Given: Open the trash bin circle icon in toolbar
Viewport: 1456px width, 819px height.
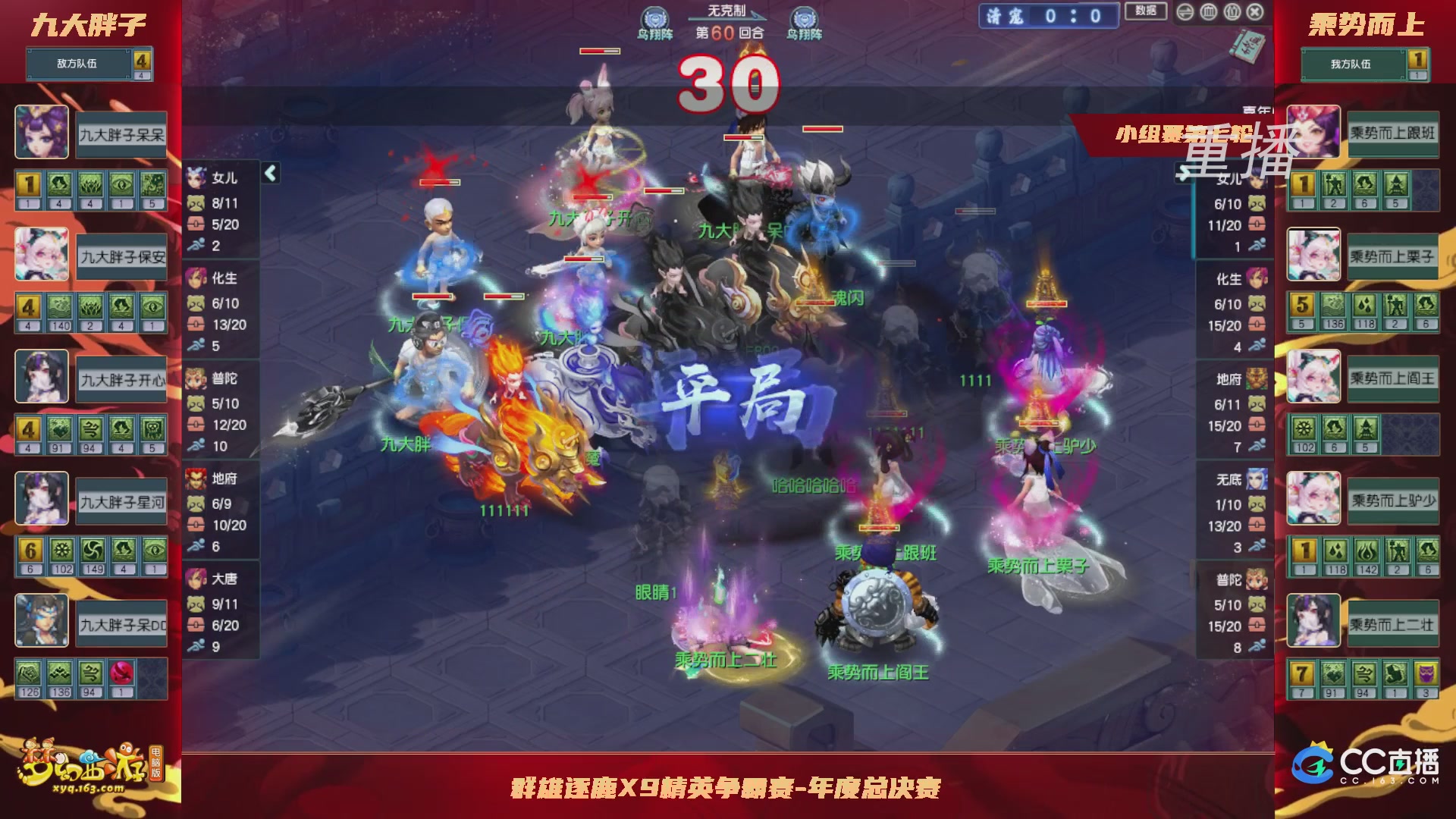Looking at the screenshot, I should point(1208,12).
